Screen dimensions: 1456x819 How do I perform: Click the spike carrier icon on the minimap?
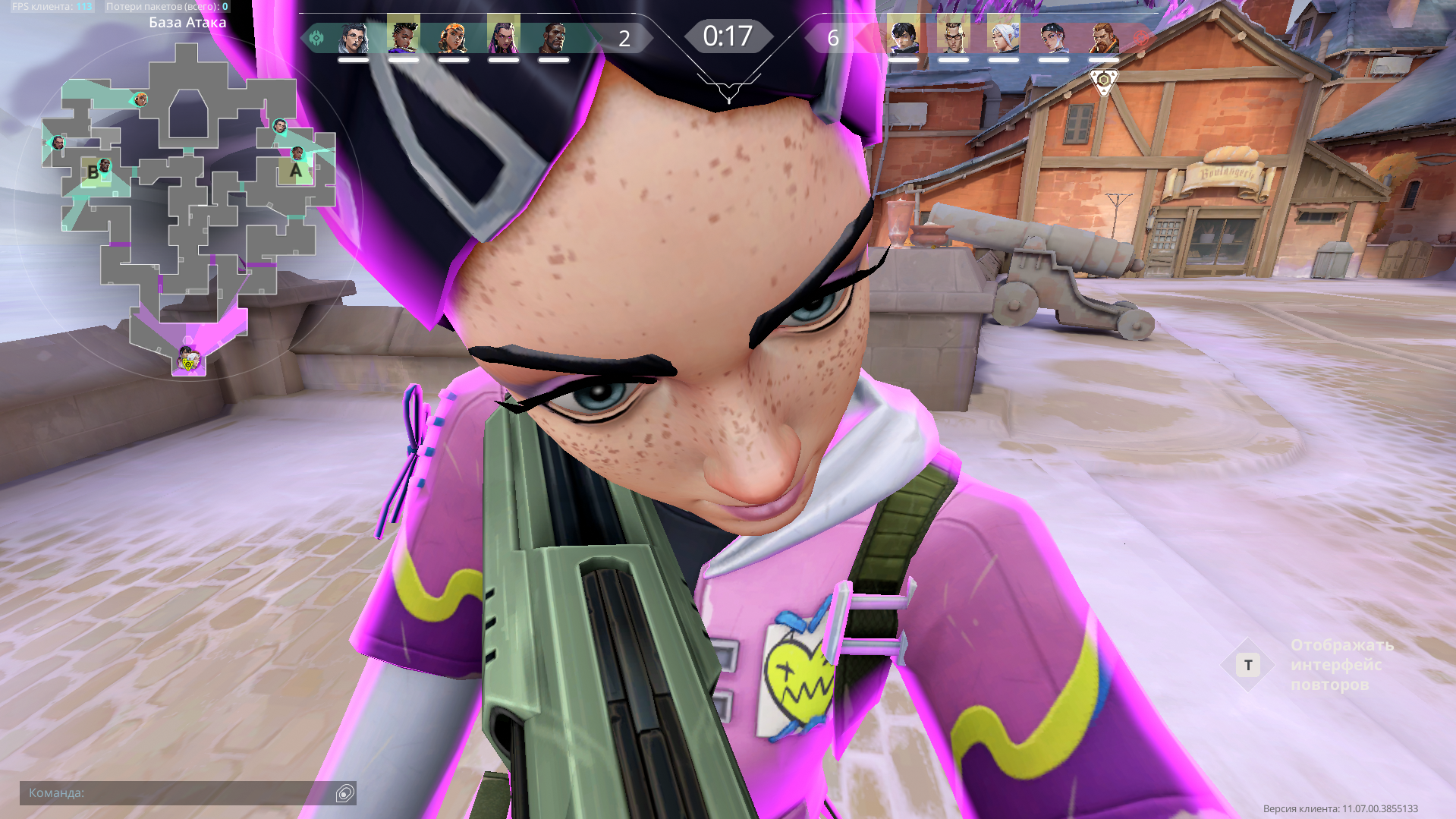(187, 360)
